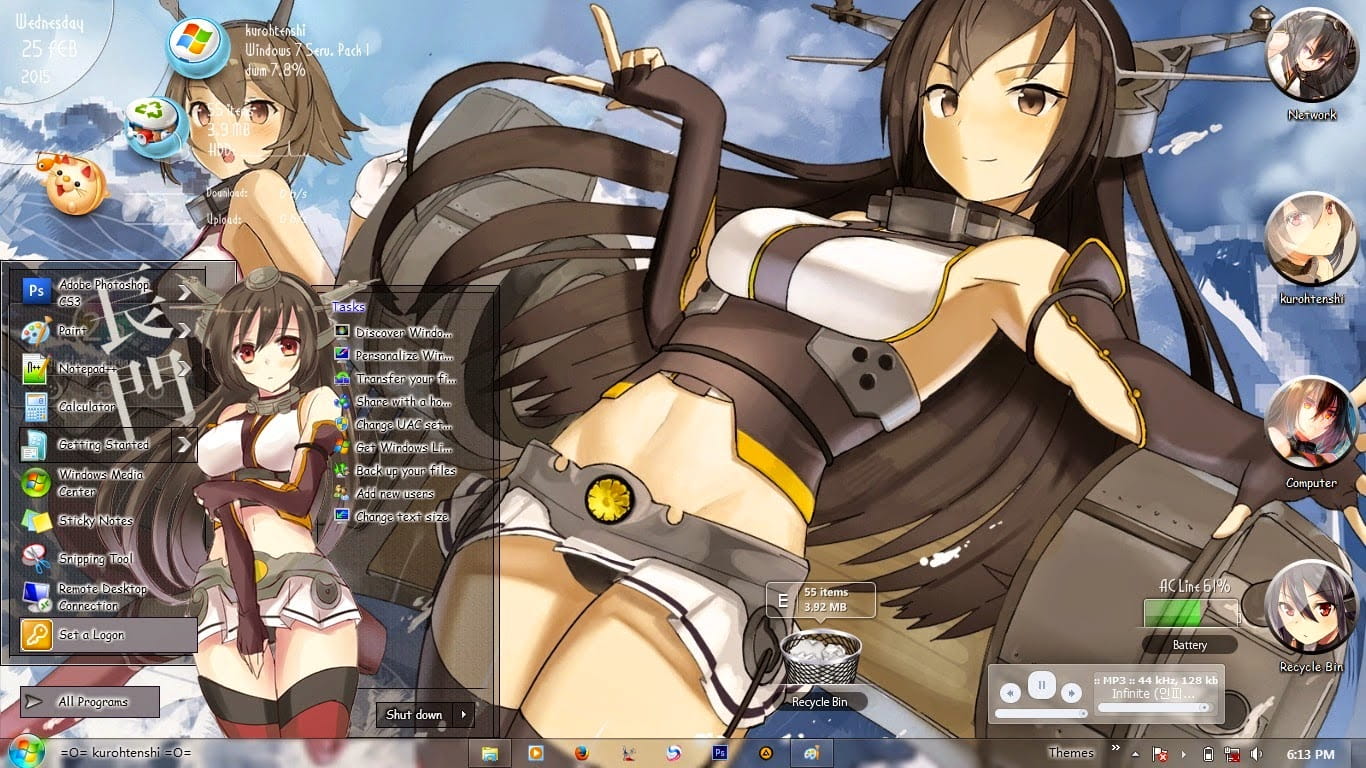Click the battery icon in the notification area
Viewport: 1366px width, 768px height.
tap(1209, 754)
